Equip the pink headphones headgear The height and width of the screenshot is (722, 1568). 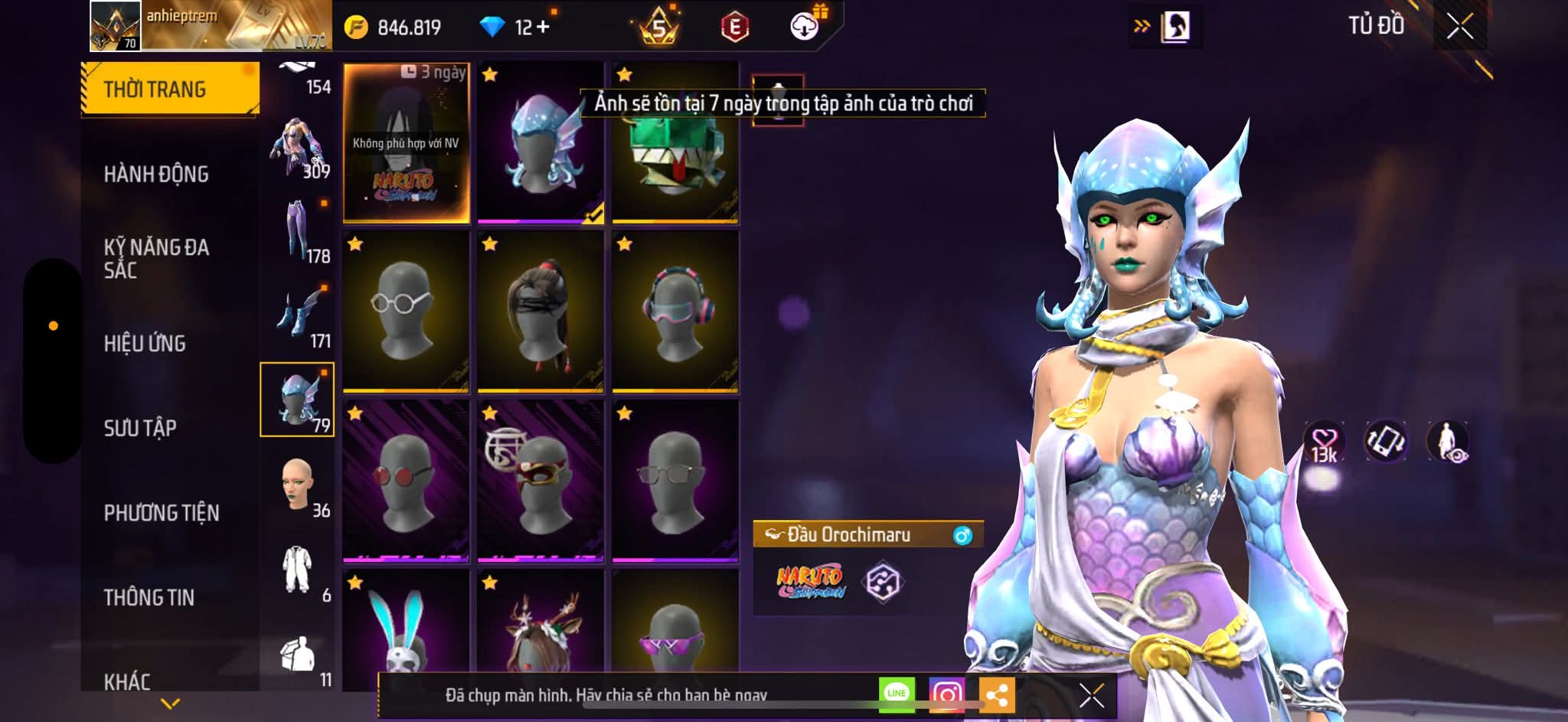pos(675,312)
